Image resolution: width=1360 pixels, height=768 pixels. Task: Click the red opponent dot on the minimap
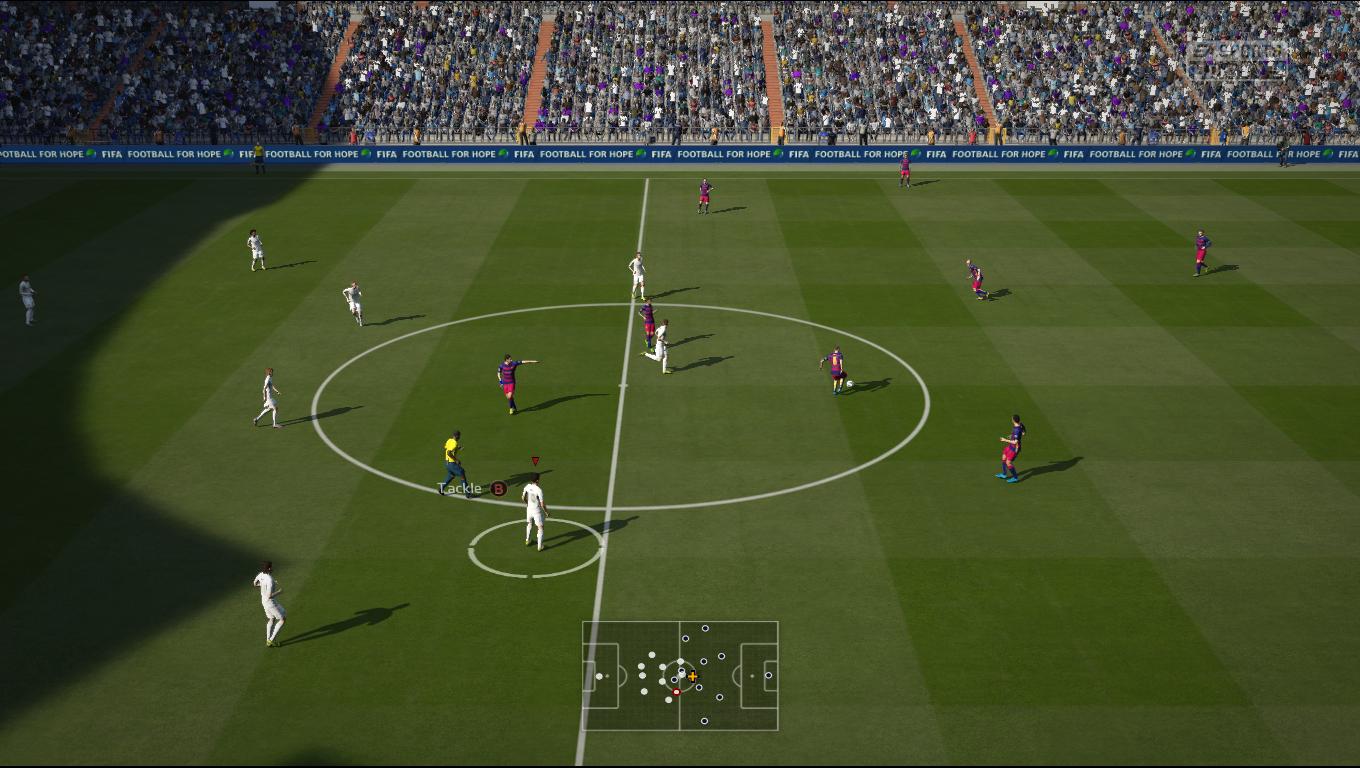tap(677, 691)
